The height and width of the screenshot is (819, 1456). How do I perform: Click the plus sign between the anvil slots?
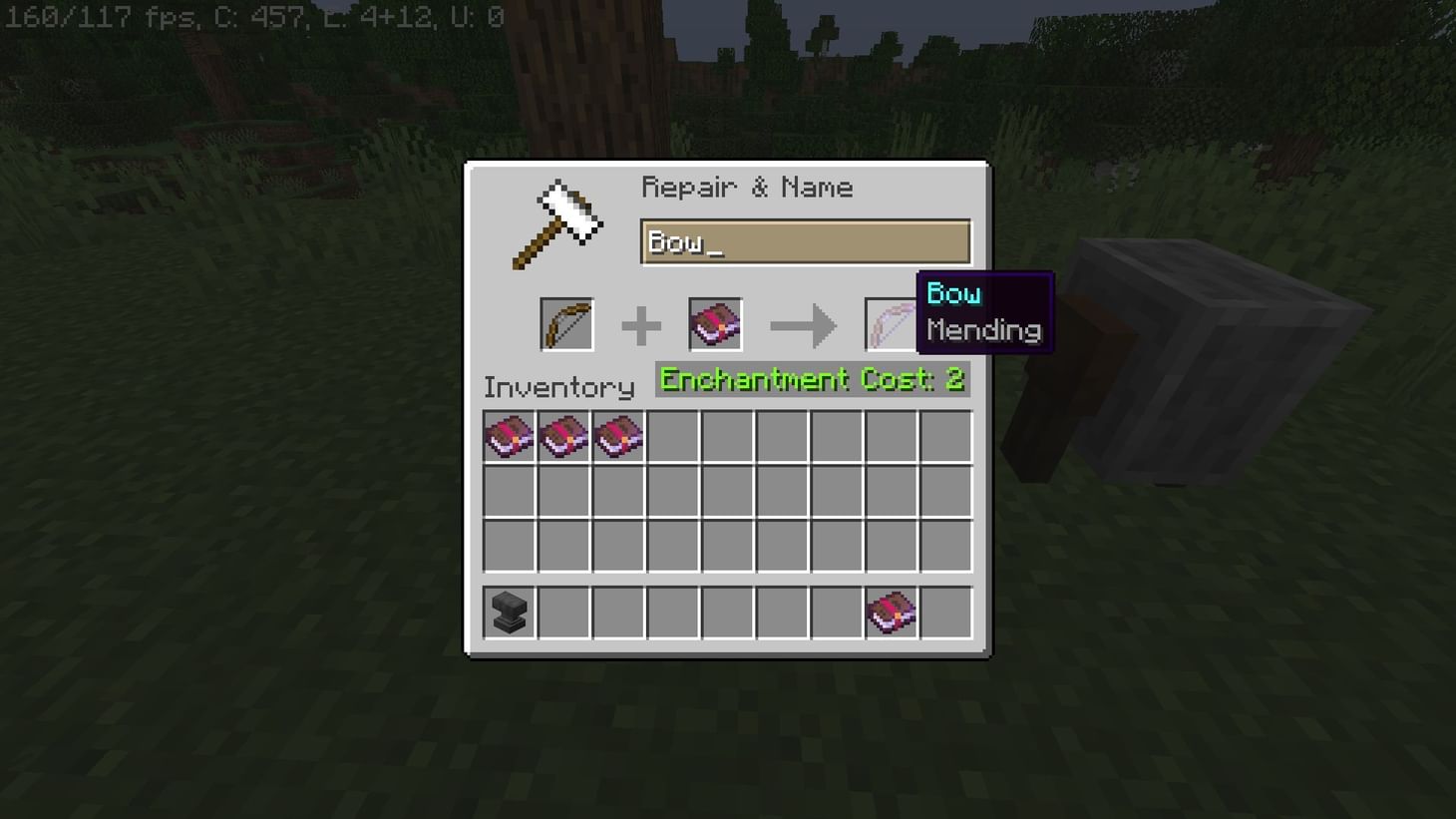click(640, 323)
